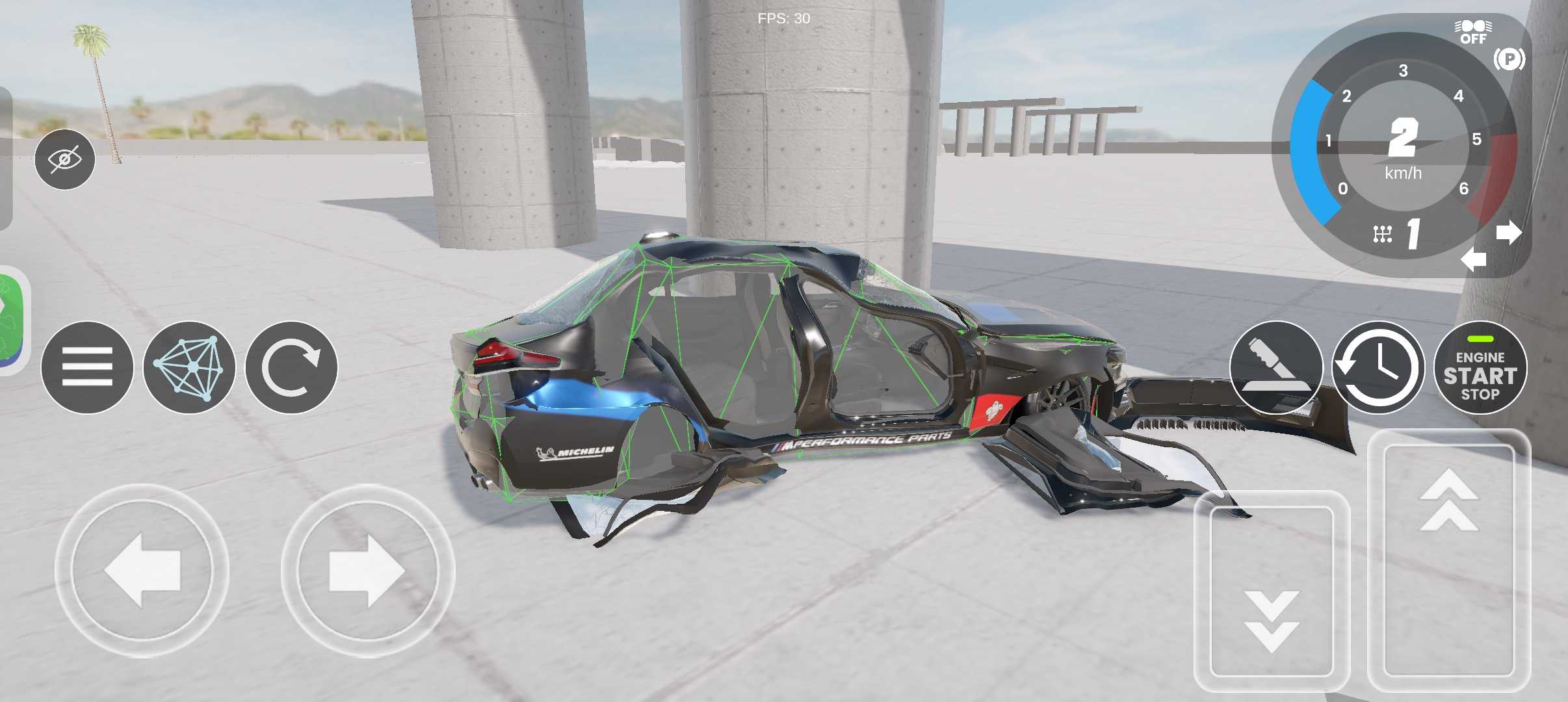Open the hamburger menu
1568x702 pixels.
[87, 367]
